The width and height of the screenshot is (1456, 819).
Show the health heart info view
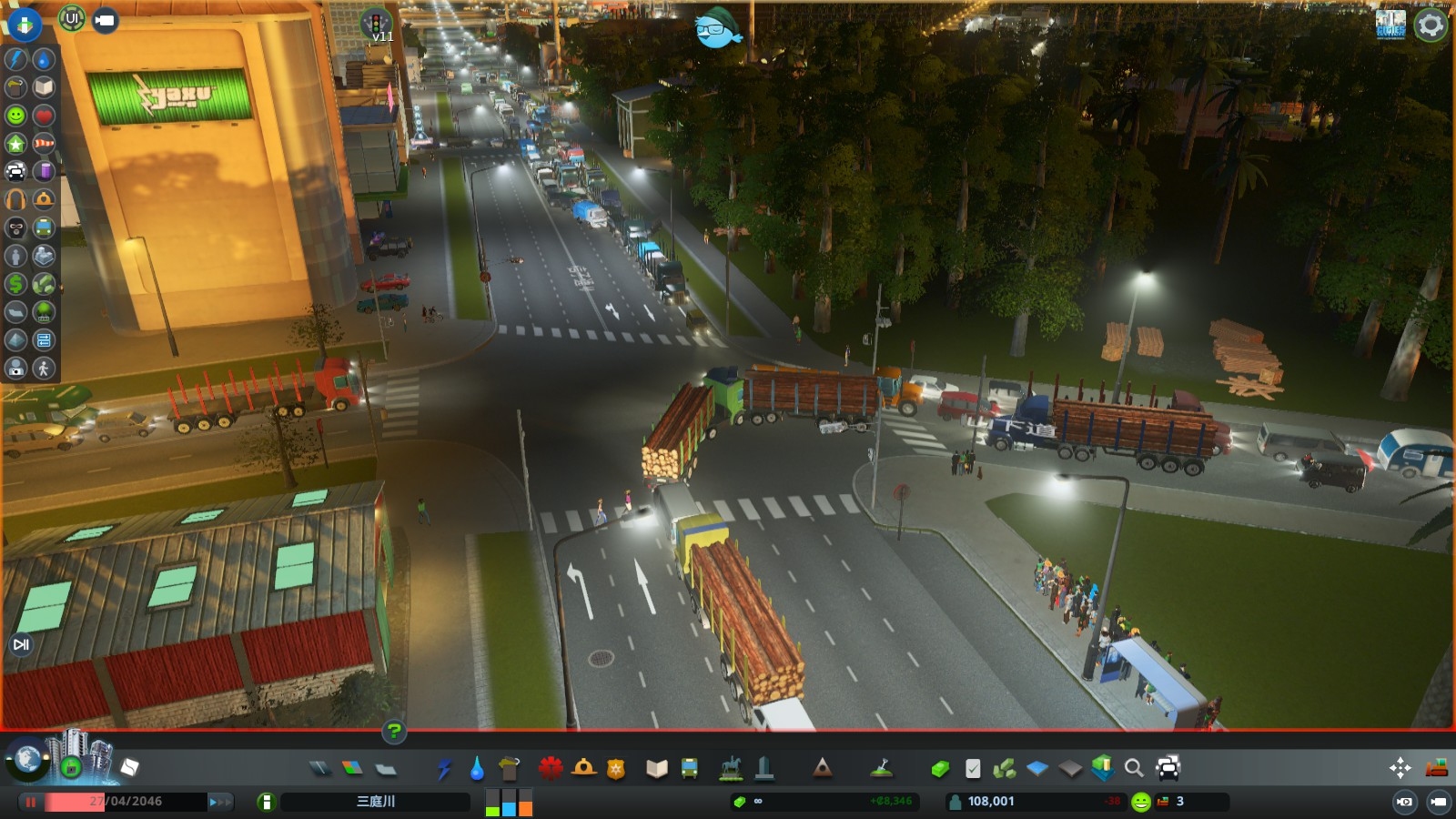(x=44, y=116)
